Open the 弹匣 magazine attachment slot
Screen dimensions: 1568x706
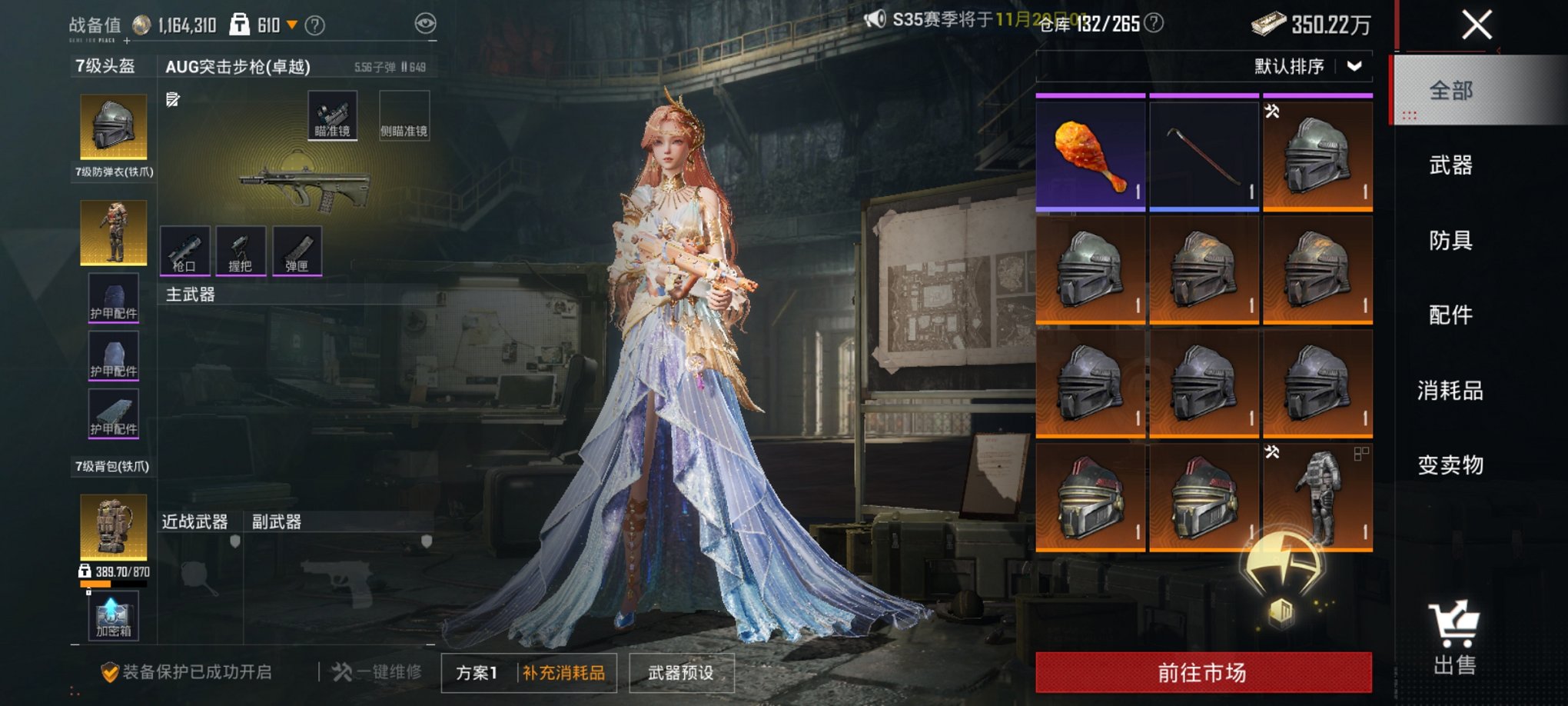pos(298,250)
